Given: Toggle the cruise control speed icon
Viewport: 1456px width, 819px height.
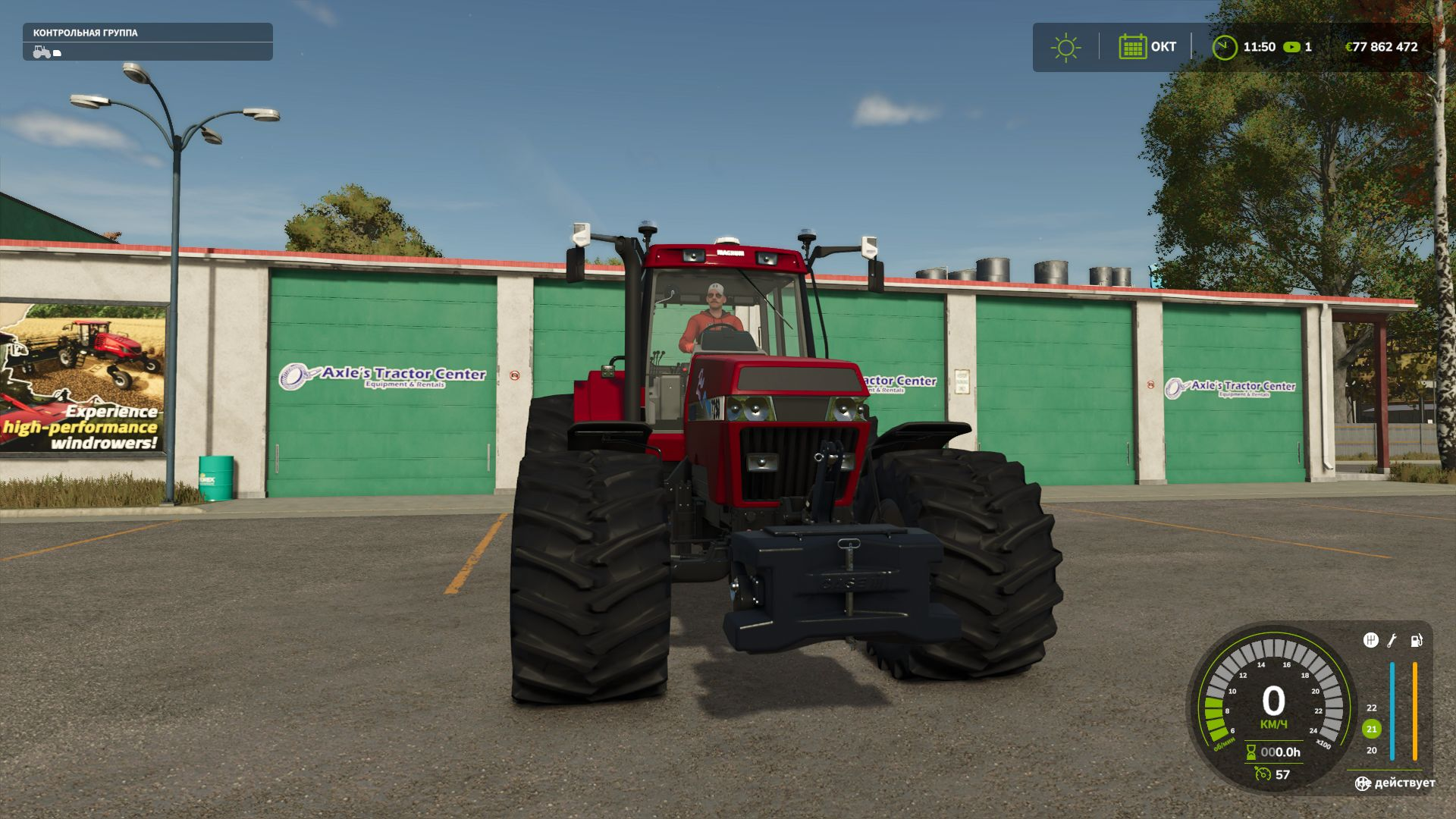Looking at the screenshot, I should (x=1263, y=773).
